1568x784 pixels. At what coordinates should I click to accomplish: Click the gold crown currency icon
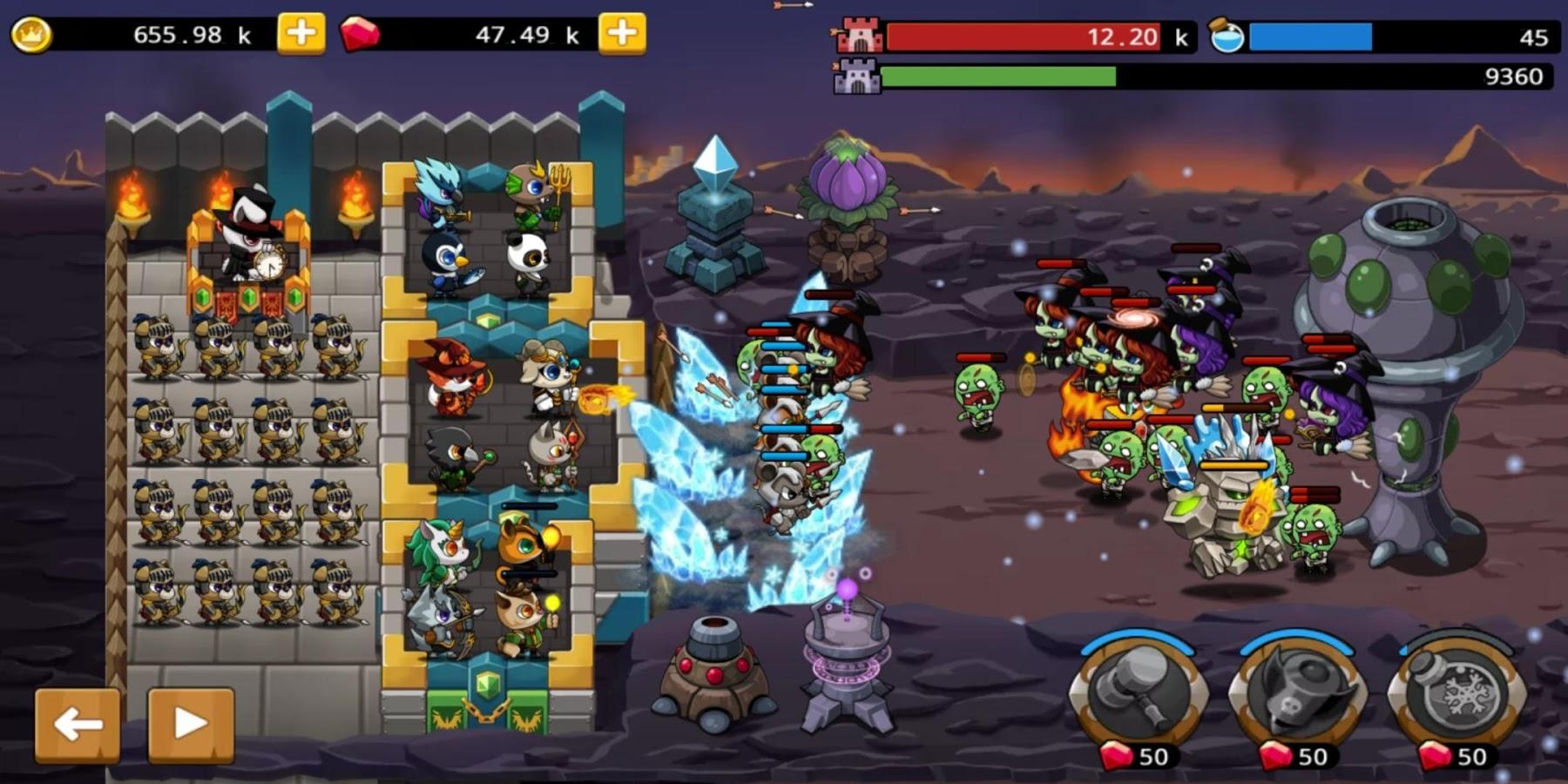point(33,33)
